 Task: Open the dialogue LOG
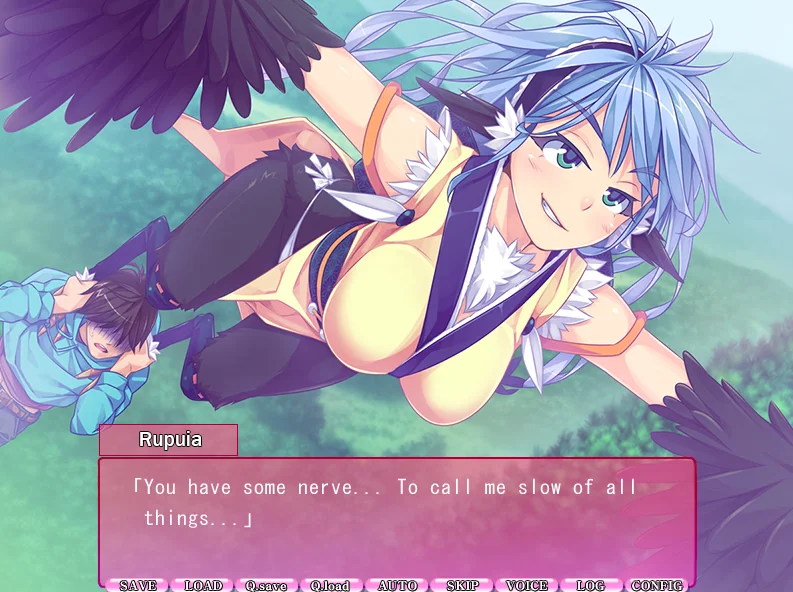[x=591, y=585]
